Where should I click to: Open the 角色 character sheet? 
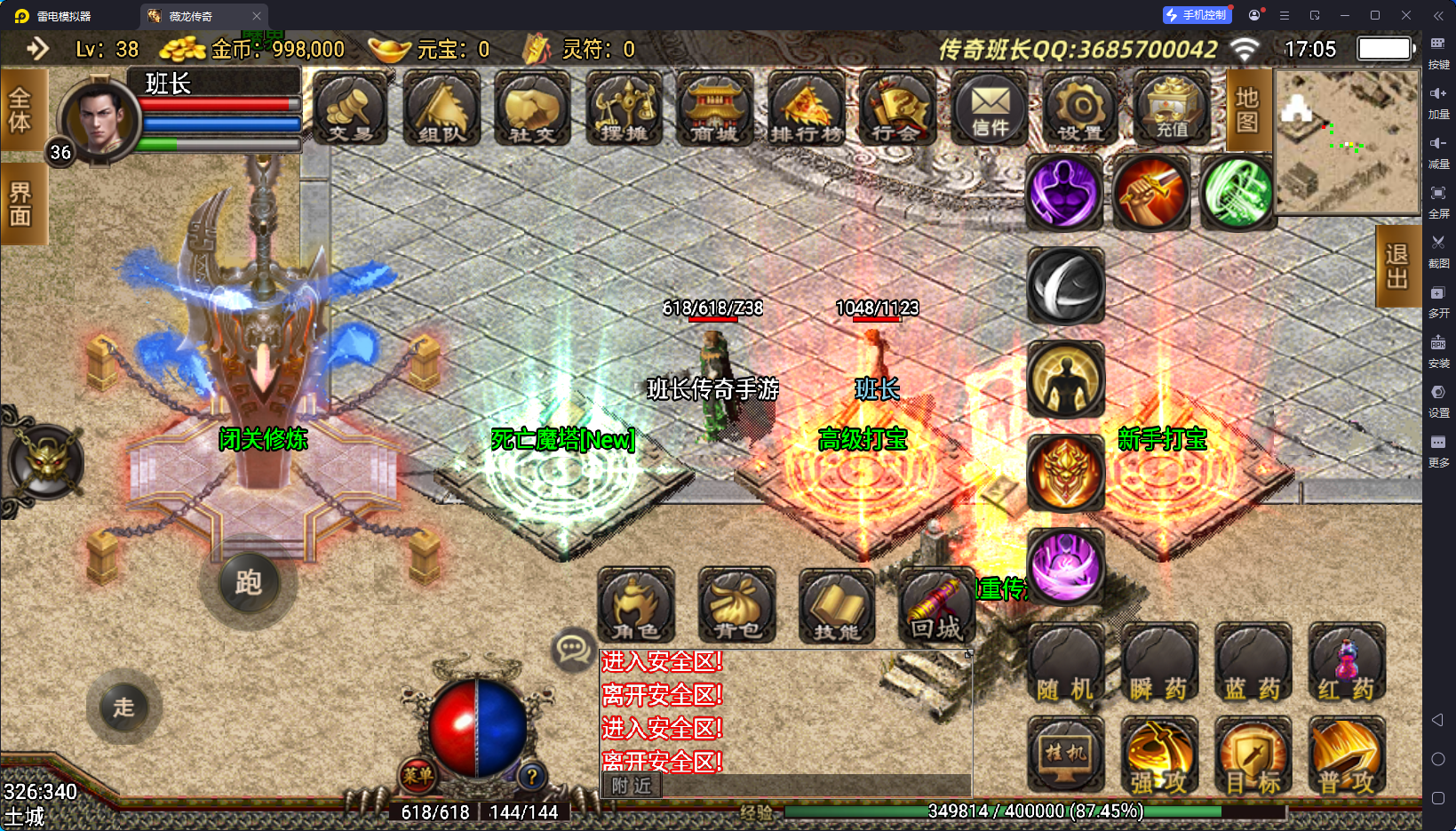tap(636, 605)
